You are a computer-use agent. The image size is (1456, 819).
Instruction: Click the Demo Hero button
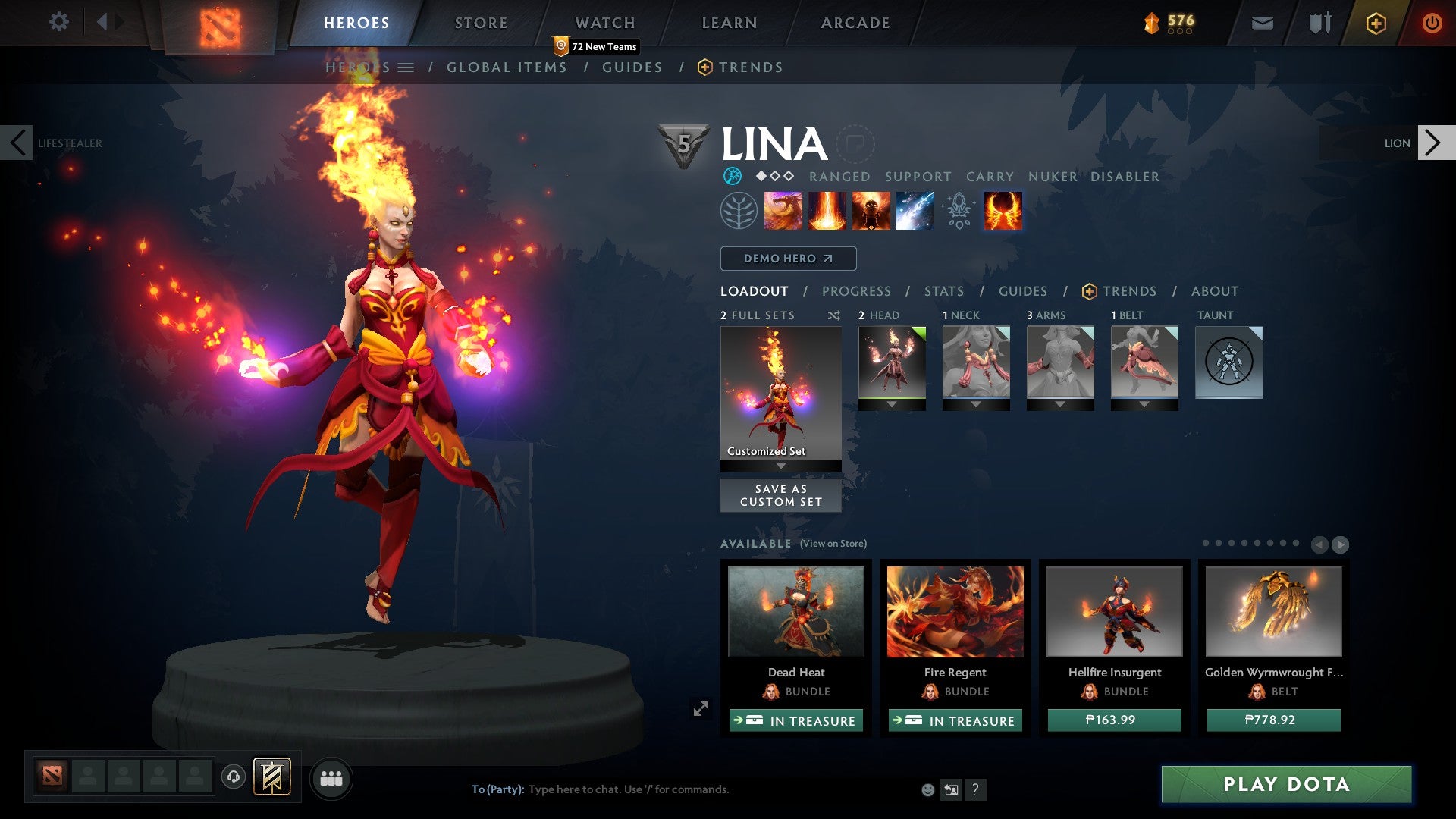click(788, 259)
